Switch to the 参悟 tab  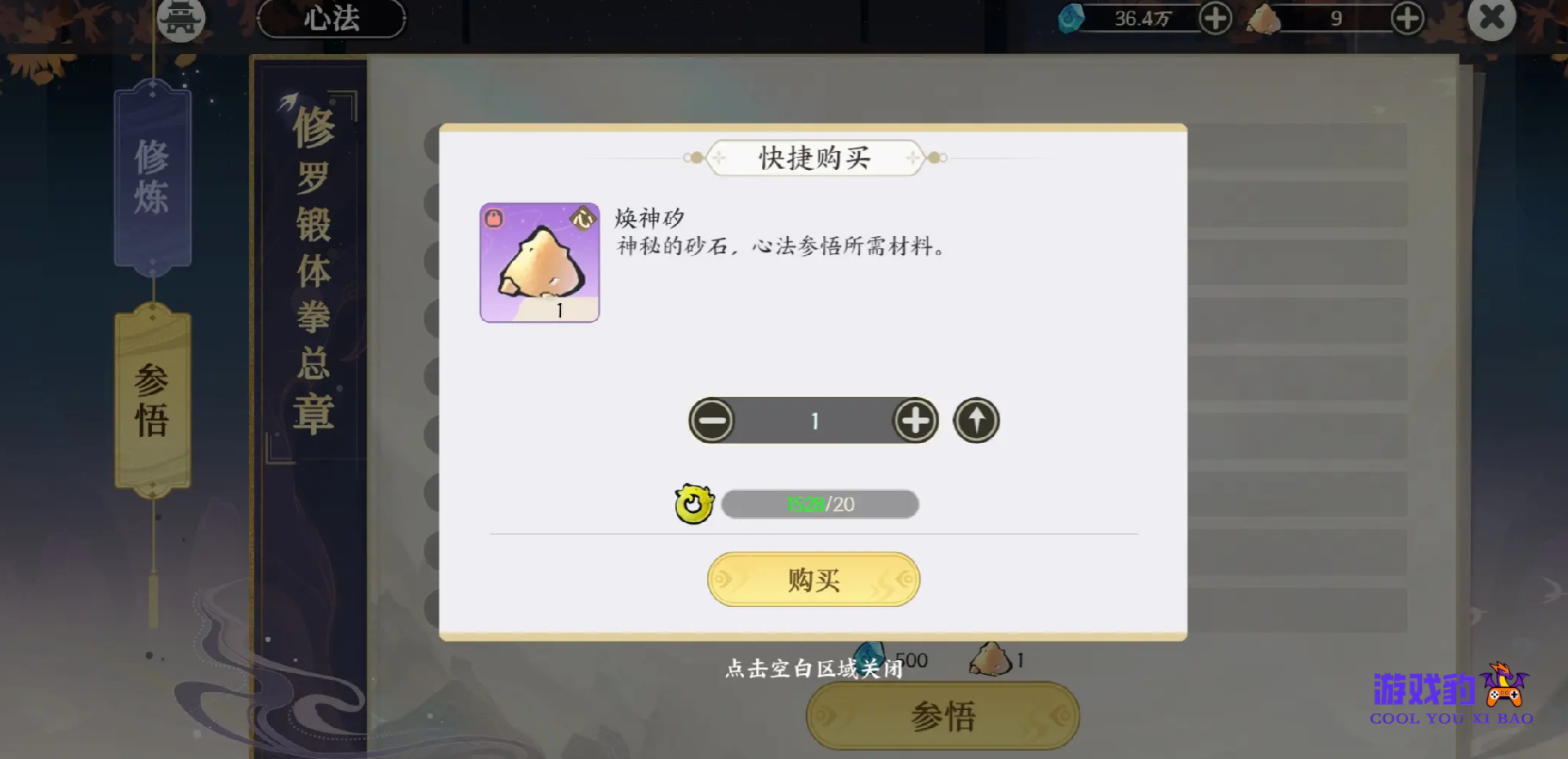153,400
